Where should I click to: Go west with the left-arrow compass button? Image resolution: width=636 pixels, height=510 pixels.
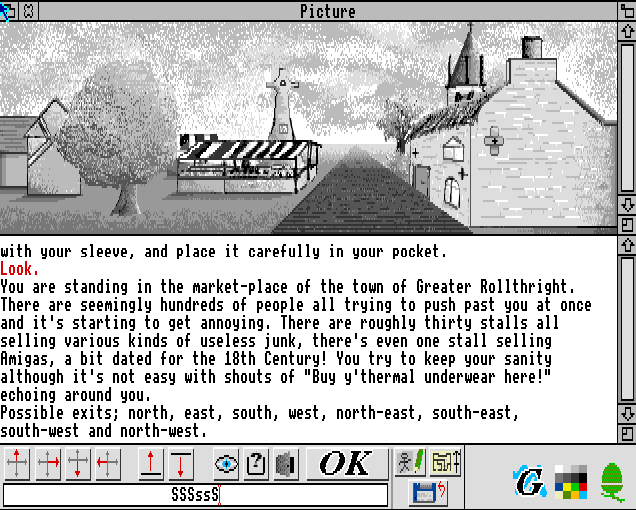pos(108,464)
